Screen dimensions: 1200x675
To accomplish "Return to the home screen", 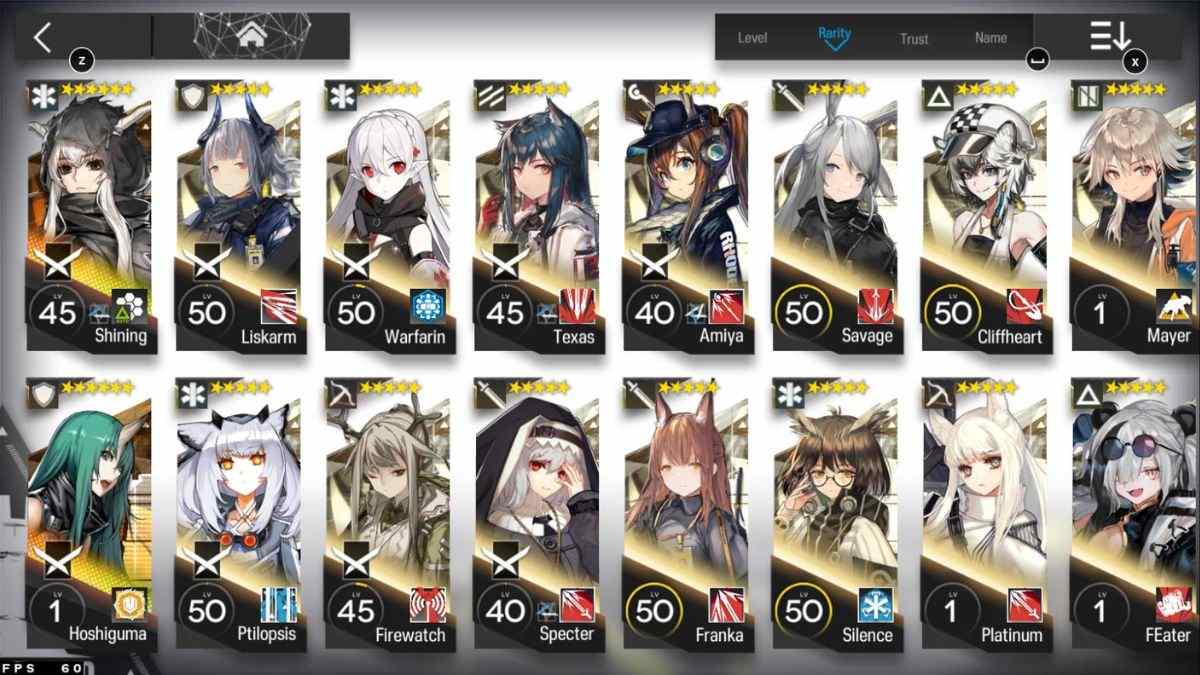I will click(250, 37).
